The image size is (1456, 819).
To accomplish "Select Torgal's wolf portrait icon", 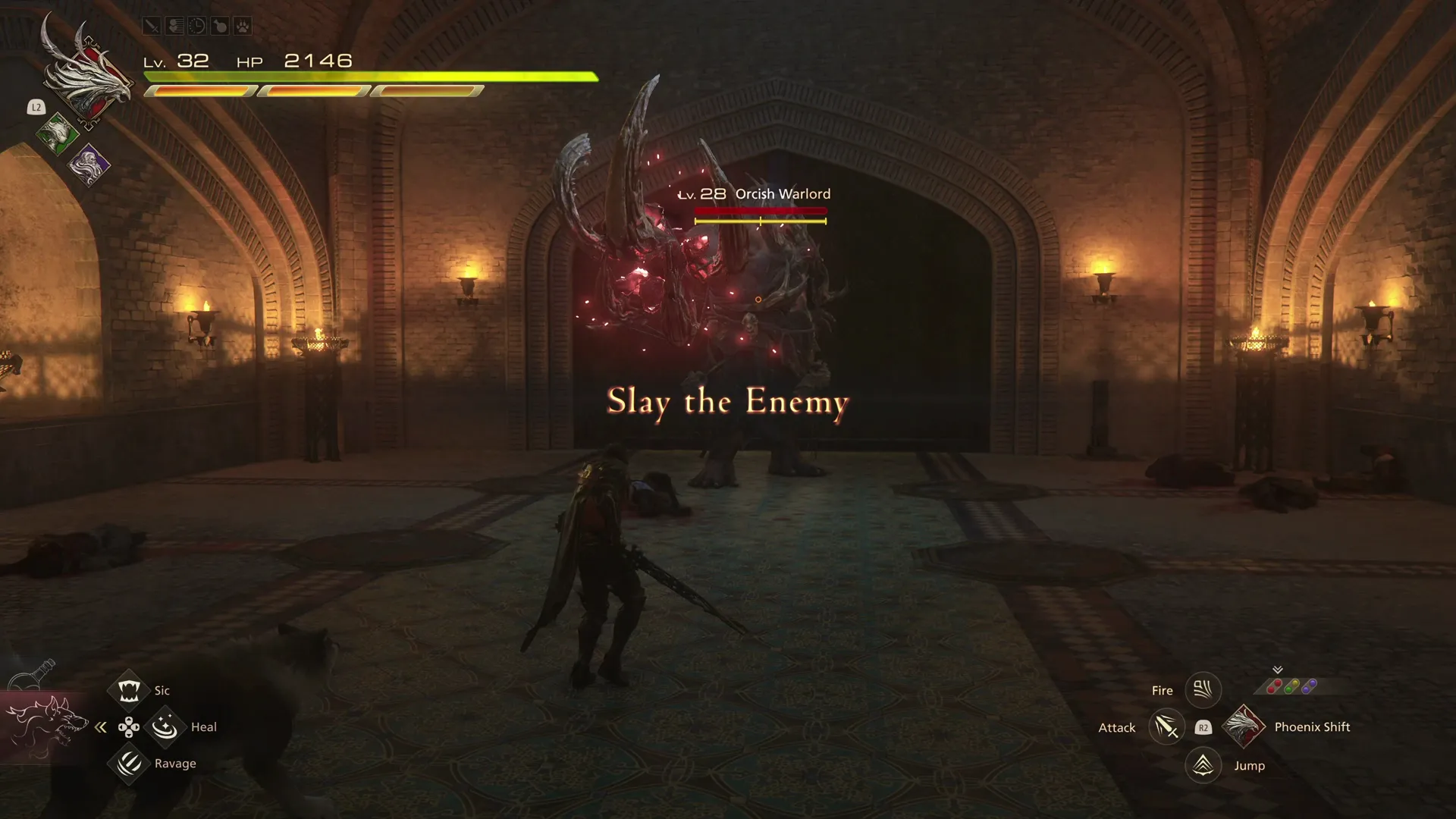I will click(47, 726).
